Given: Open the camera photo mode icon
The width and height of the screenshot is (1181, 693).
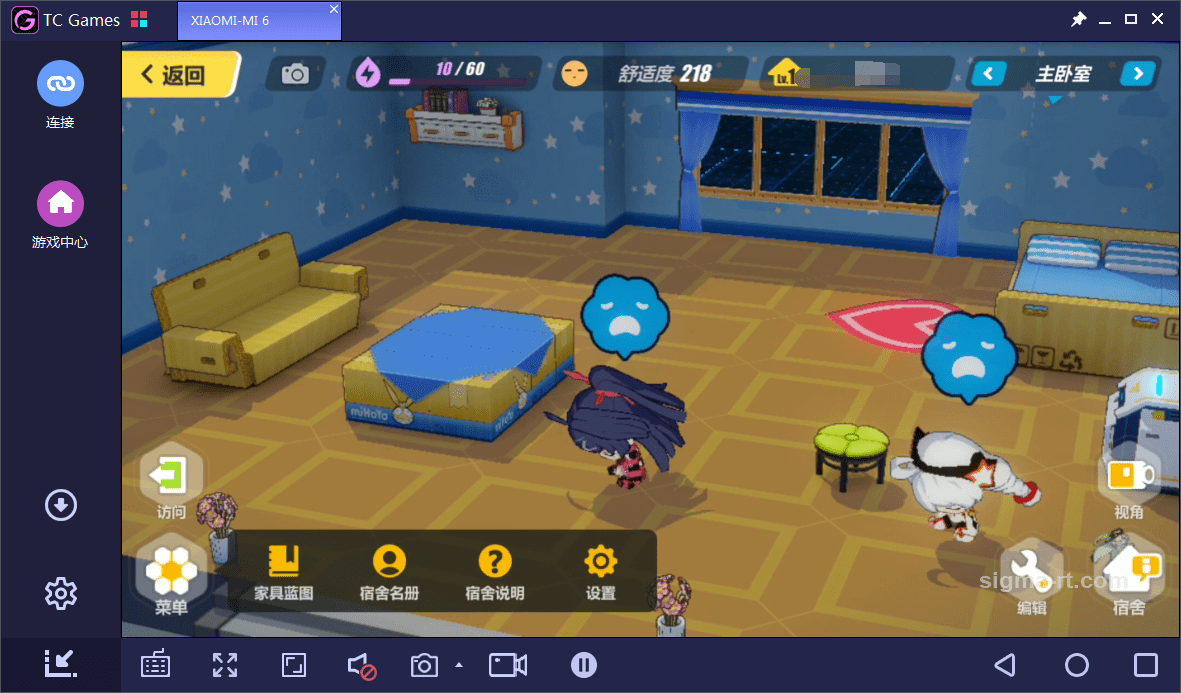Looking at the screenshot, I should click(295, 73).
